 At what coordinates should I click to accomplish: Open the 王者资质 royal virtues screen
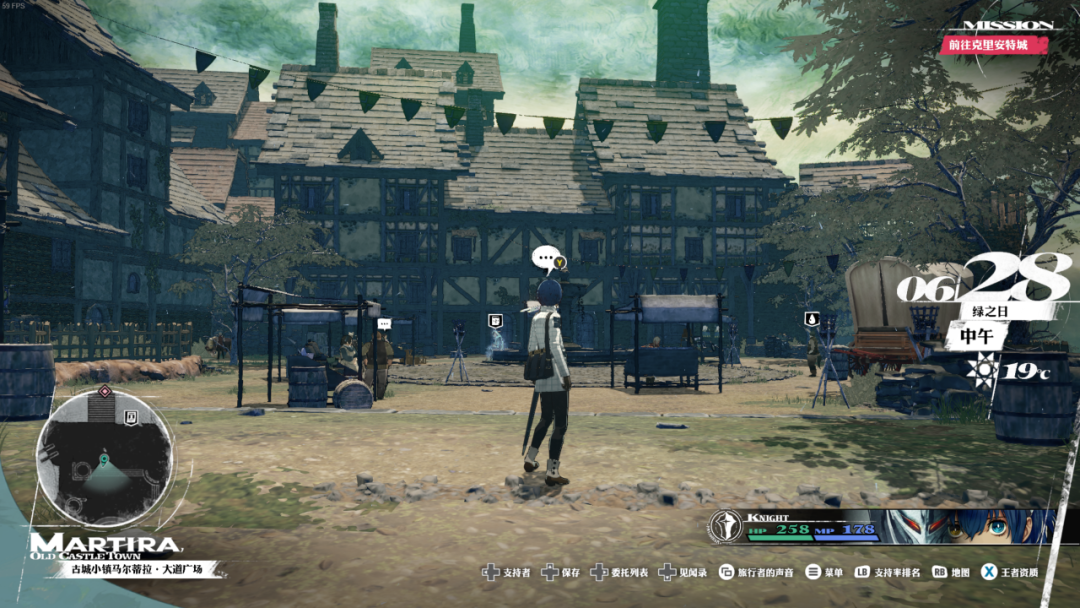click(x=1010, y=573)
